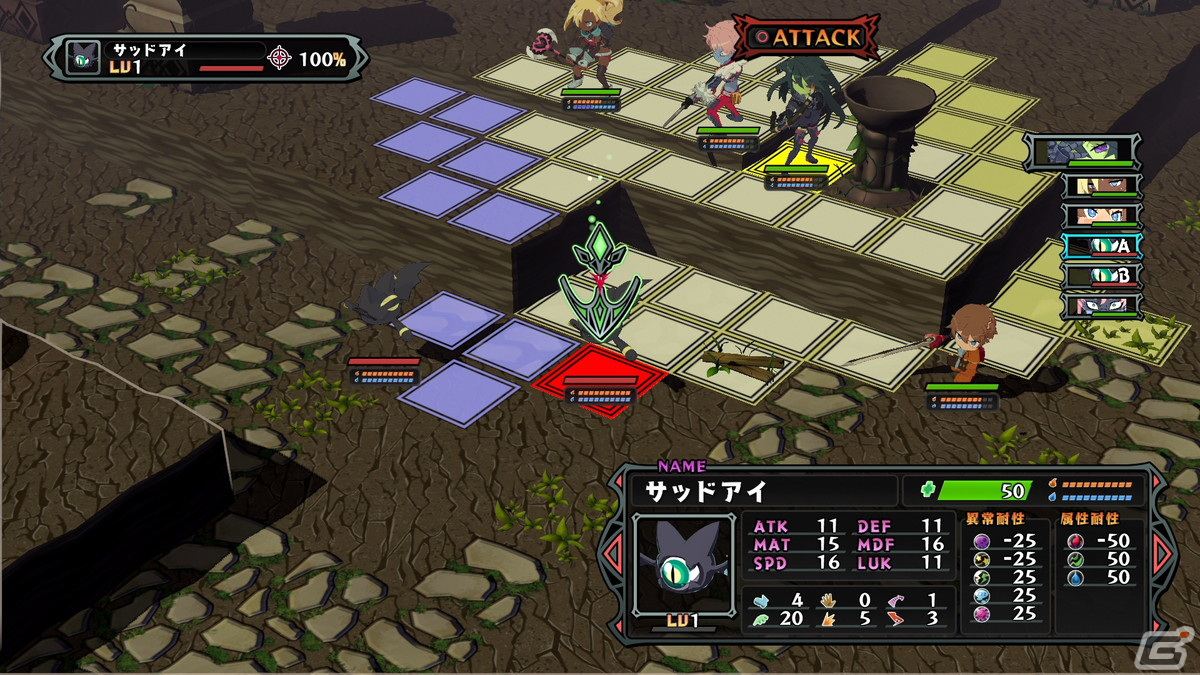
Task: Choose the pink-haired character turn portrait
Action: coord(1101,305)
